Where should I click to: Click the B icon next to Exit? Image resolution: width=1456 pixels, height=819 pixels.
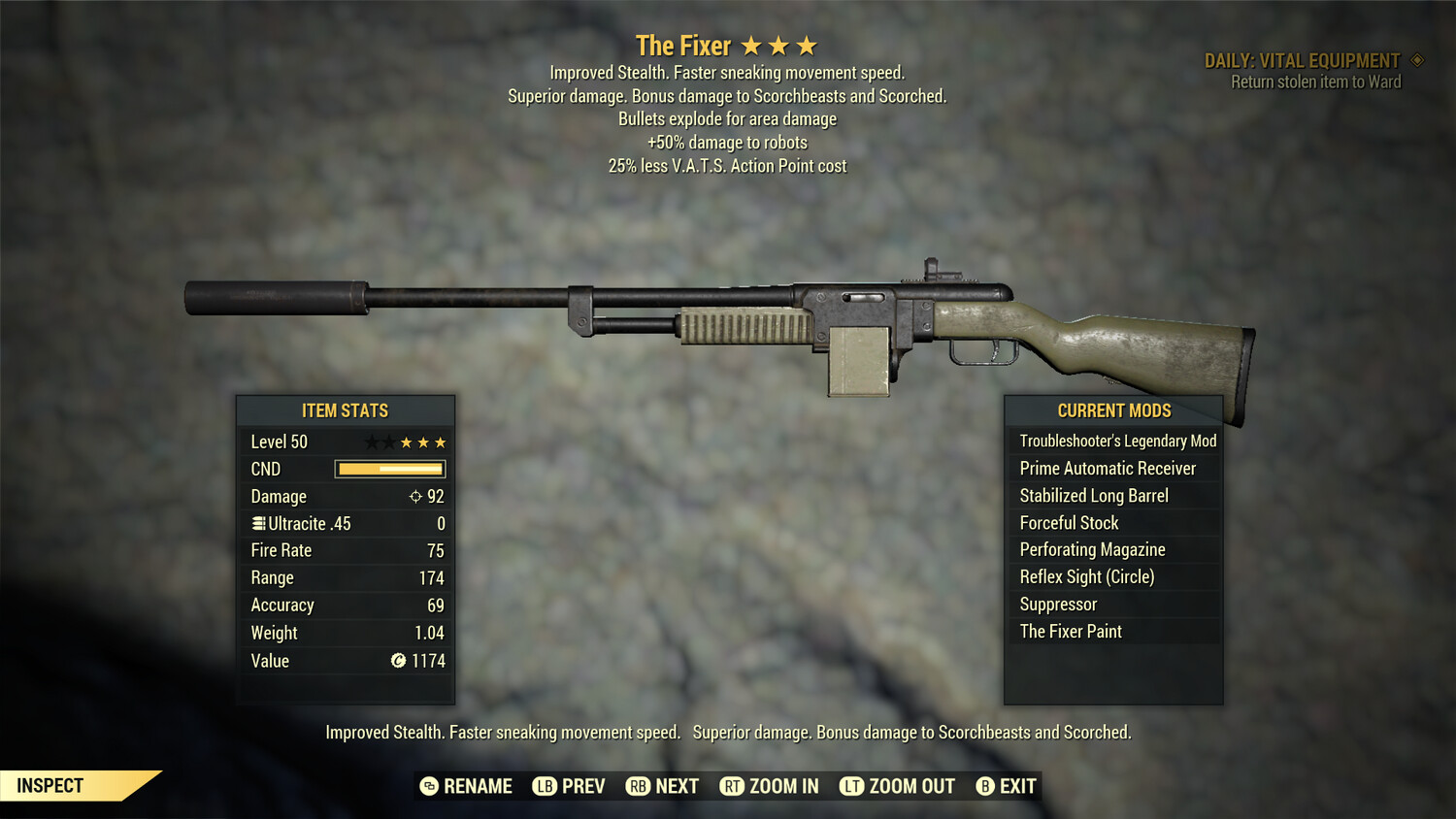(x=985, y=786)
